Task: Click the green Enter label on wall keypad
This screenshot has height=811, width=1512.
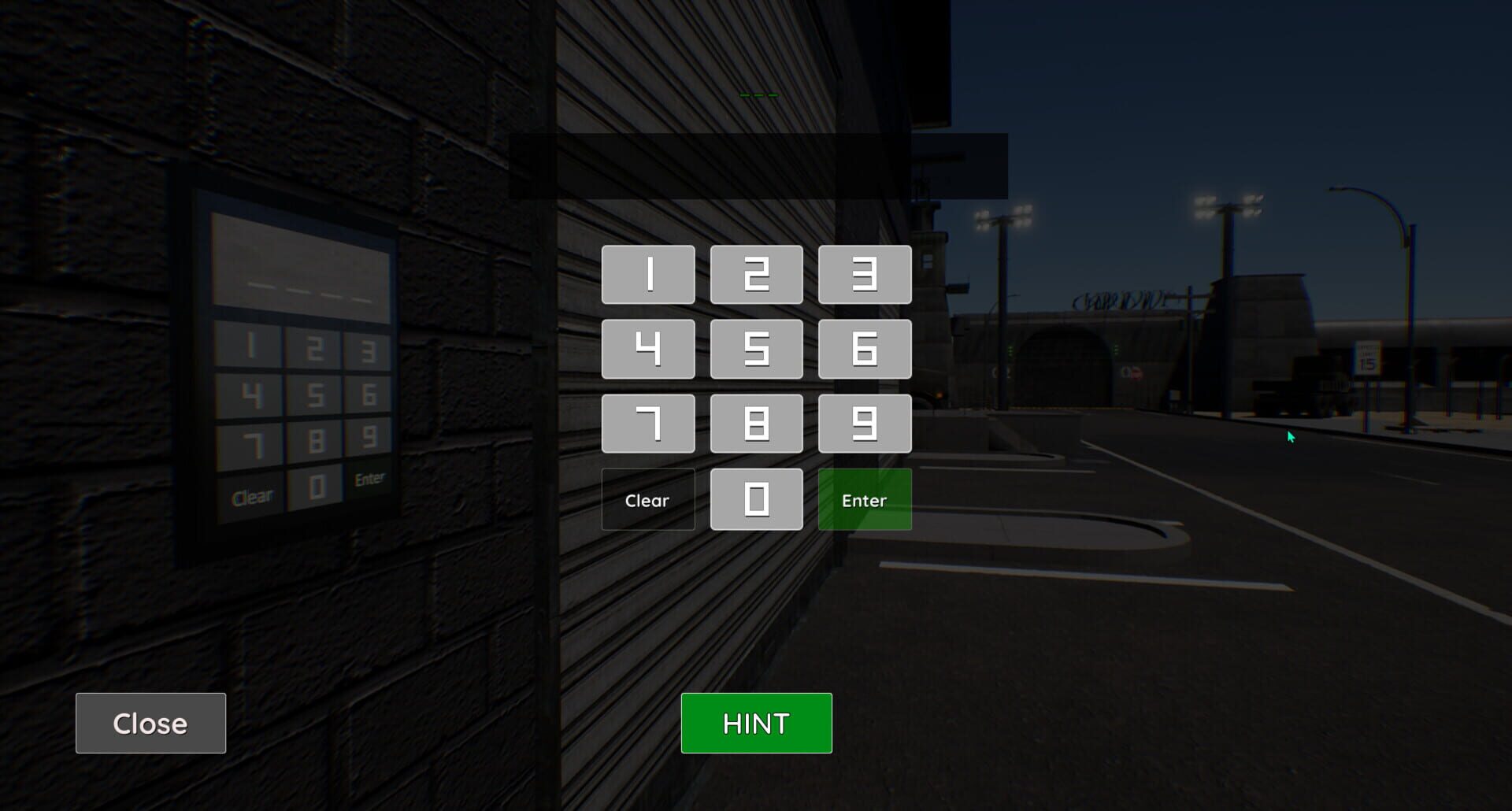Action: click(x=369, y=478)
